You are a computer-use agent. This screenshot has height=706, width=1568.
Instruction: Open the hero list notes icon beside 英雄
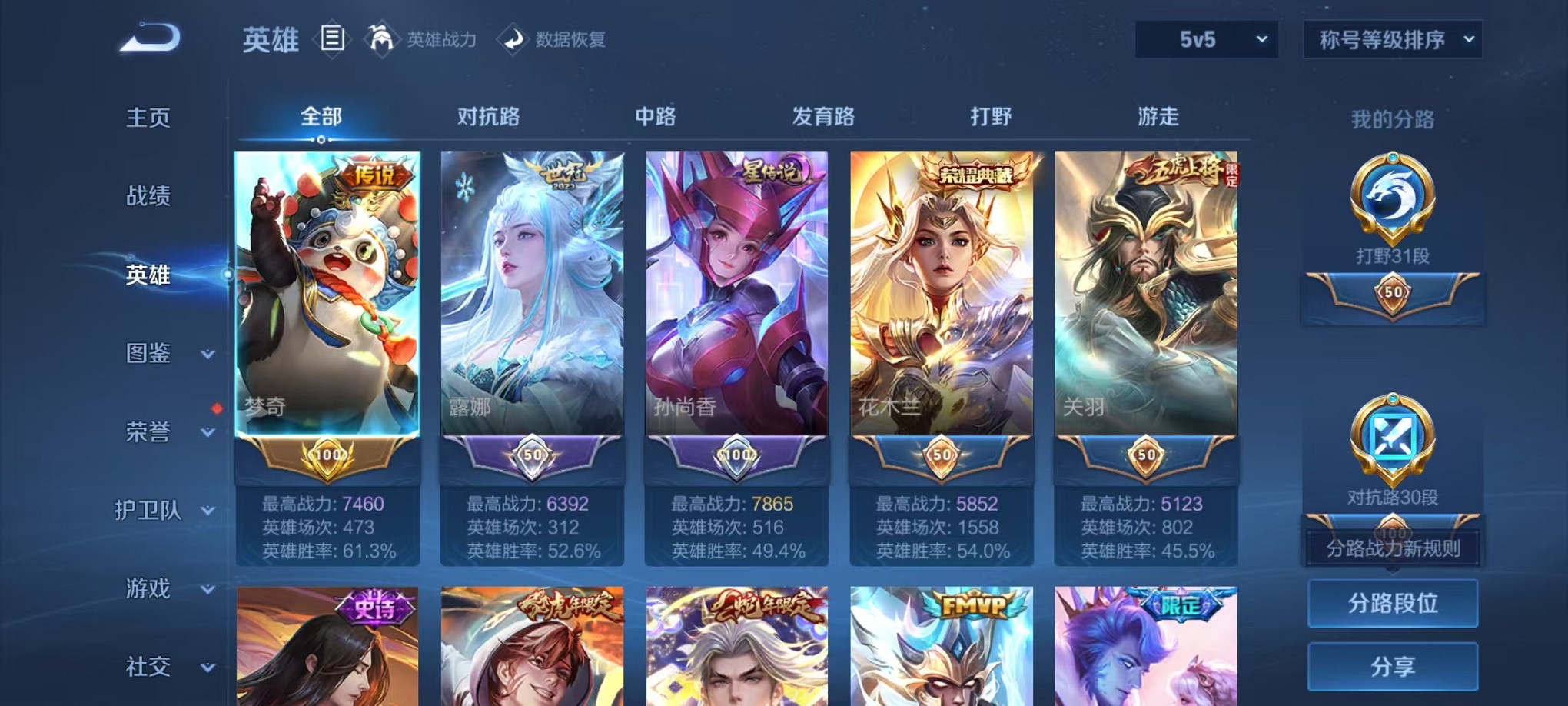tap(334, 39)
